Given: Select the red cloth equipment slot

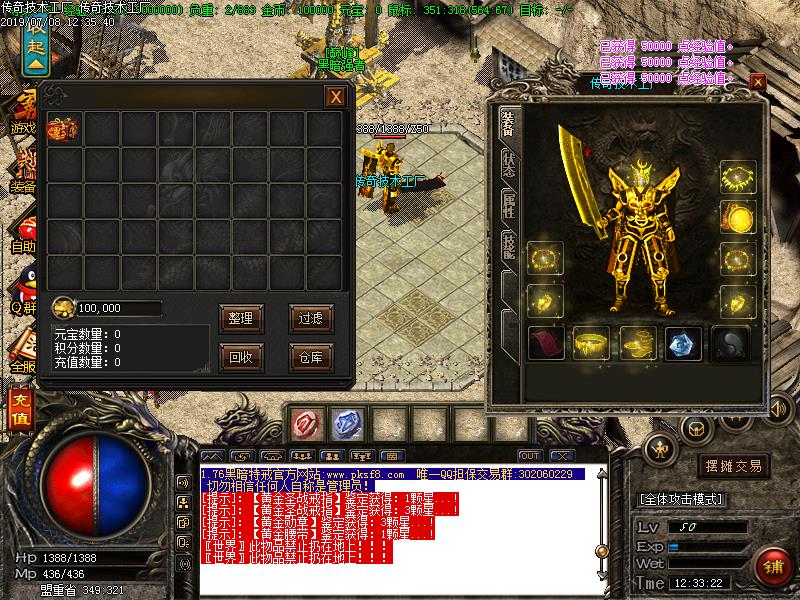Looking at the screenshot, I should (545, 343).
